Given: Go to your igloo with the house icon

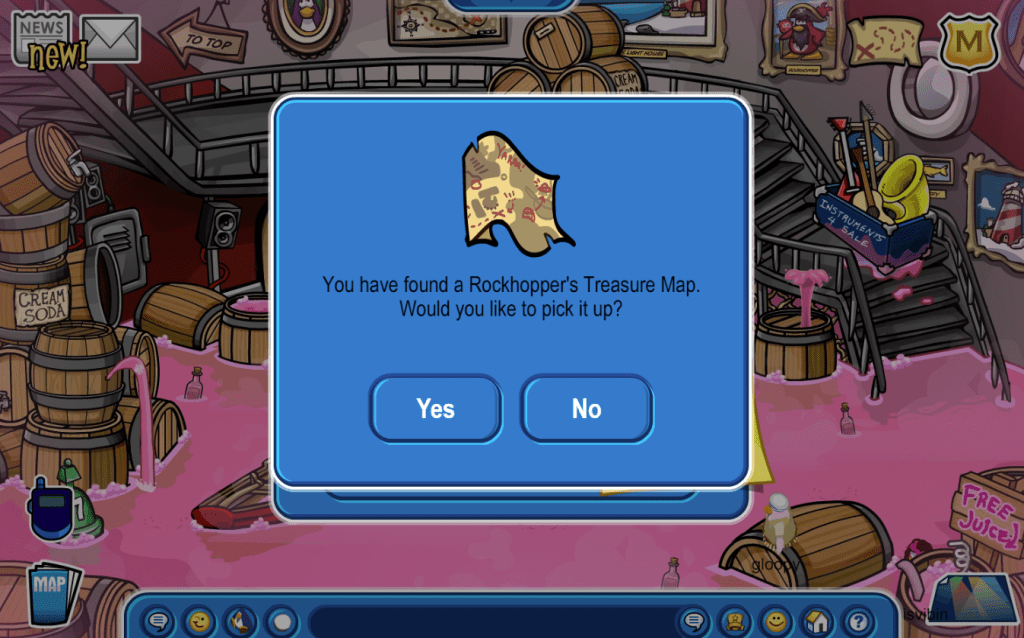Looking at the screenshot, I should tap(817, 621).
